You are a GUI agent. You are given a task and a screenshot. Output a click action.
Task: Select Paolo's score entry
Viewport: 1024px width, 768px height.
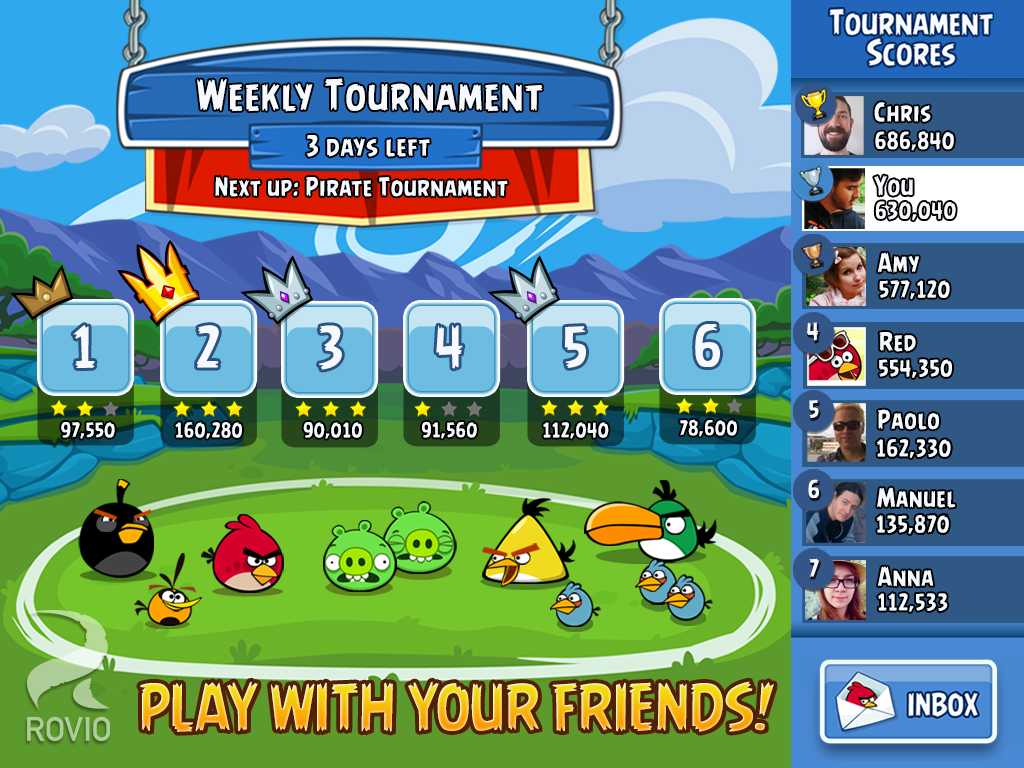[910, 433]
